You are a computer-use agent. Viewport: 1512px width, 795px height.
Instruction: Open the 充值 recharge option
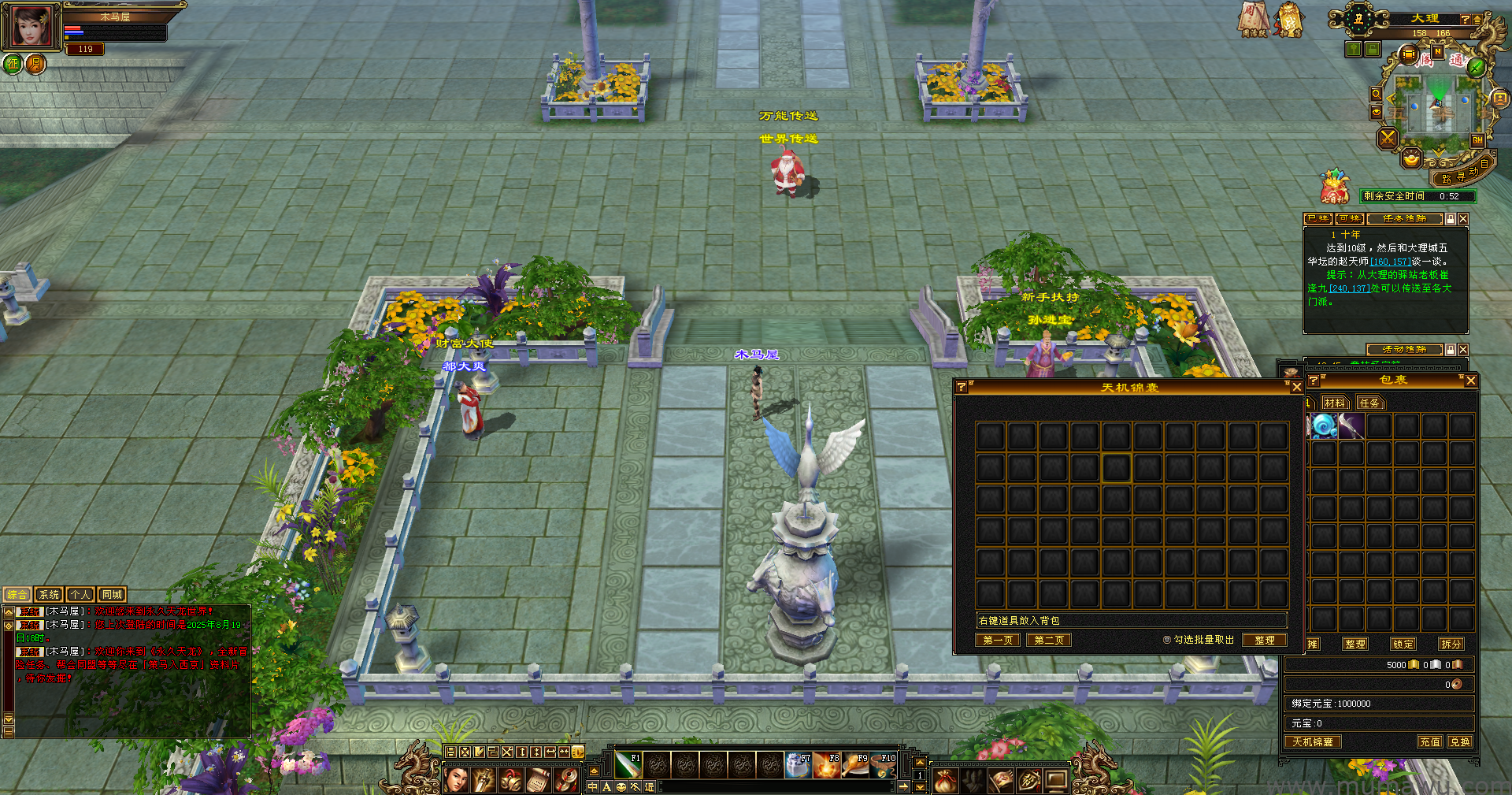[1430, 741]
